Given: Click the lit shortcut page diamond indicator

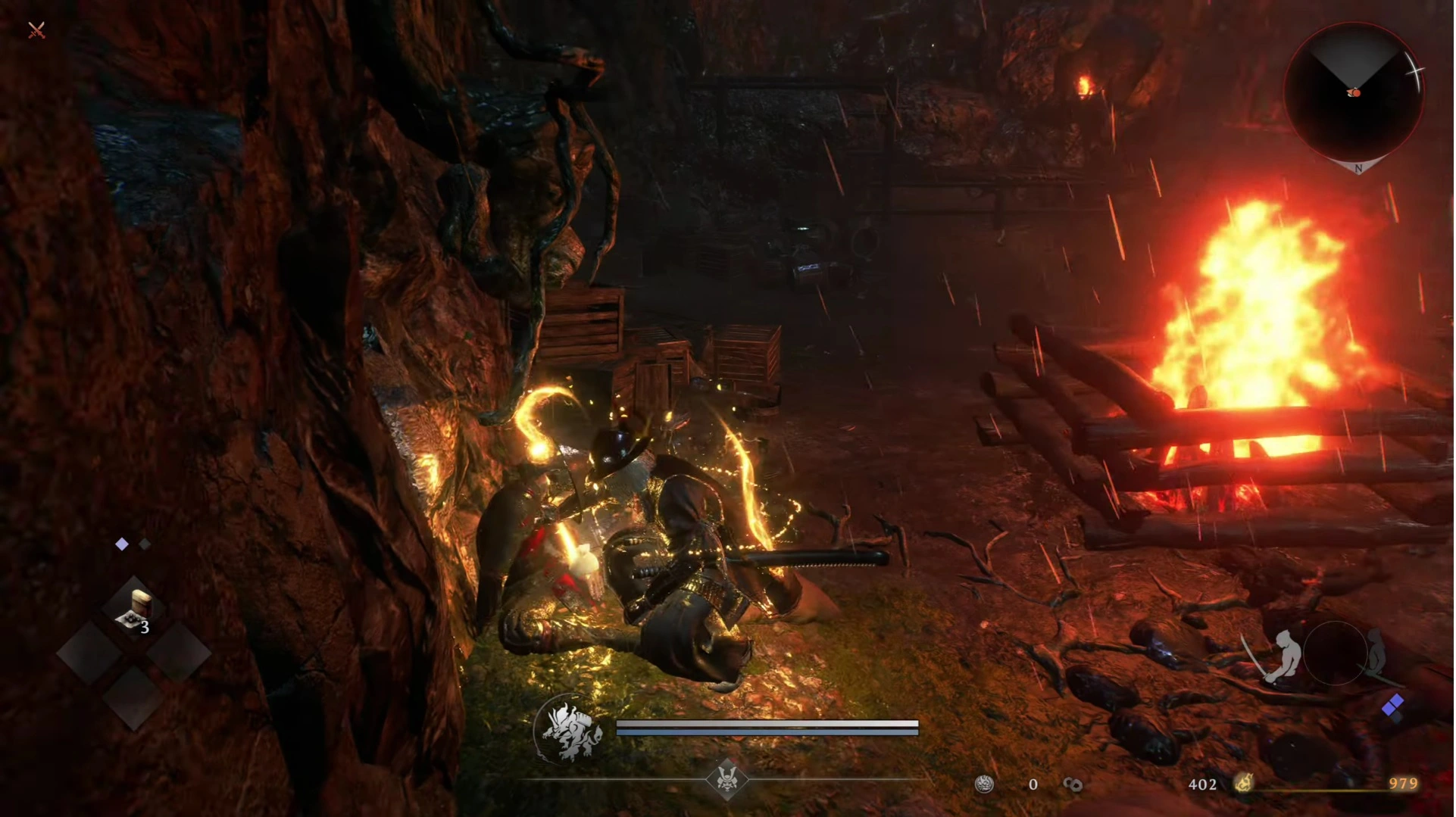Looking at the screenshot, I should 122,544.
